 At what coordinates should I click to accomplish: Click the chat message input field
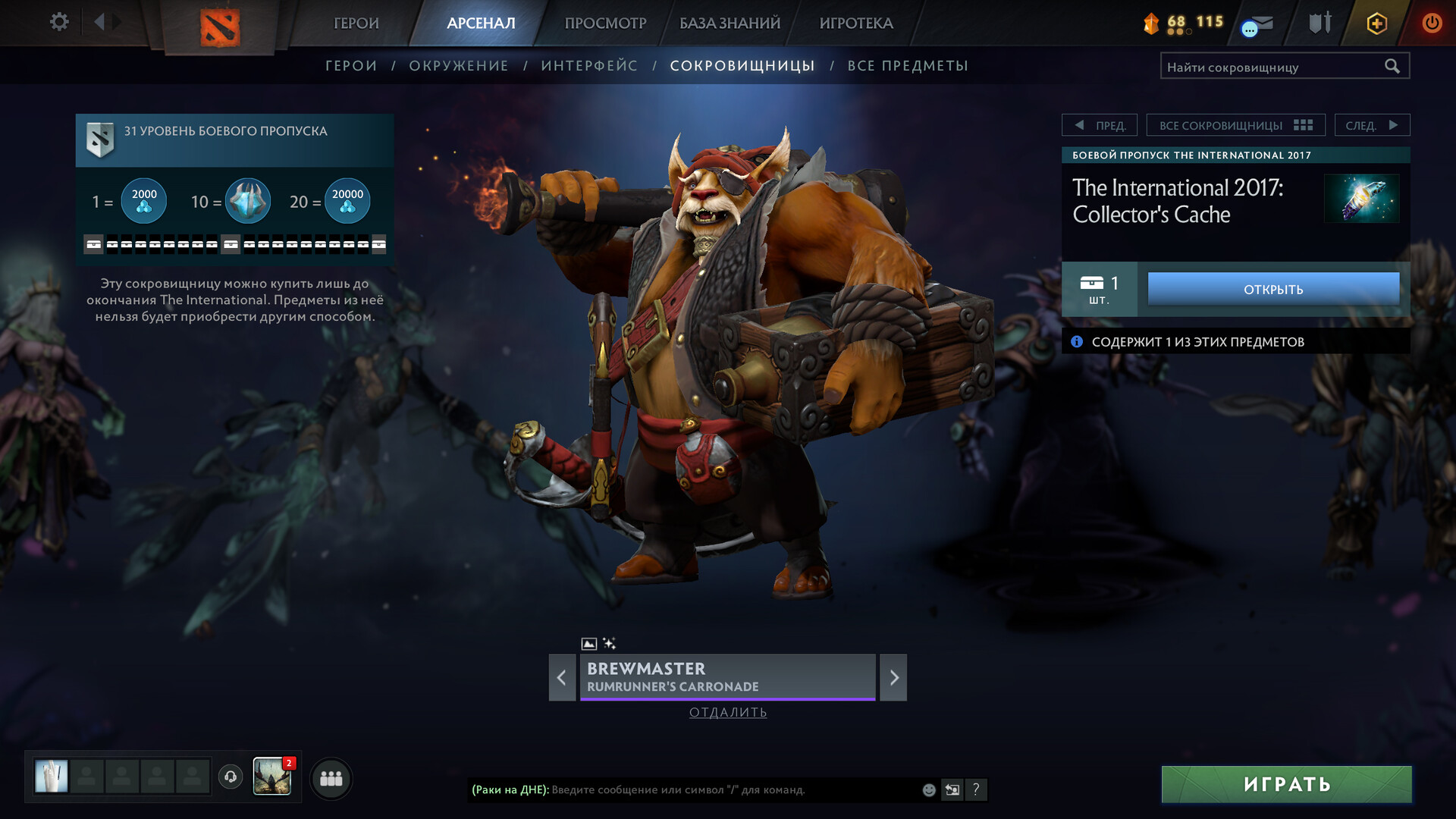[x=728, y=790]
